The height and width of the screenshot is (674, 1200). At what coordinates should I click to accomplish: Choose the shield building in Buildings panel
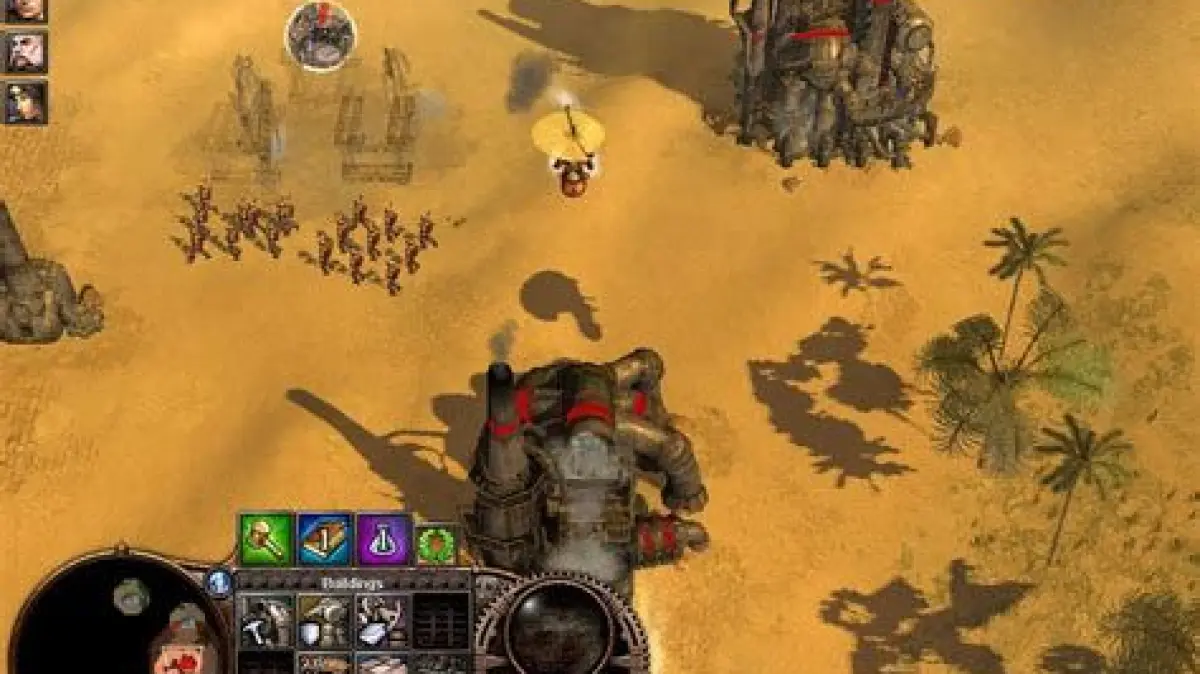pos(325,621)
